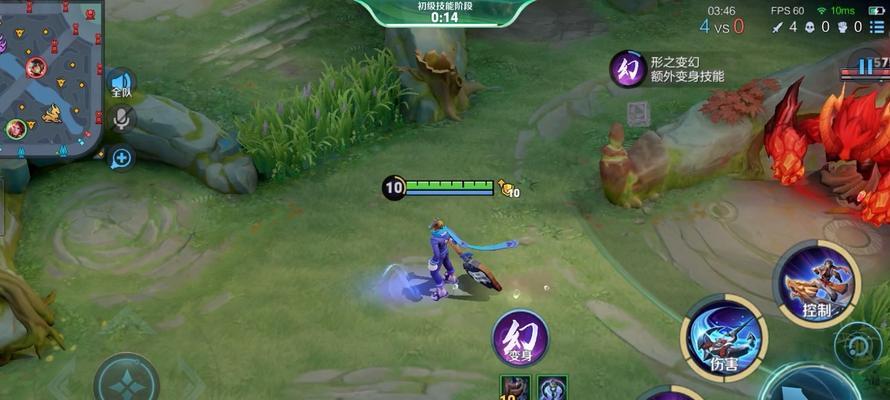890x400 pixels.
Task: Open the quick chat bubble with plus
Action: pyautogui.click(x=121, y=157)
